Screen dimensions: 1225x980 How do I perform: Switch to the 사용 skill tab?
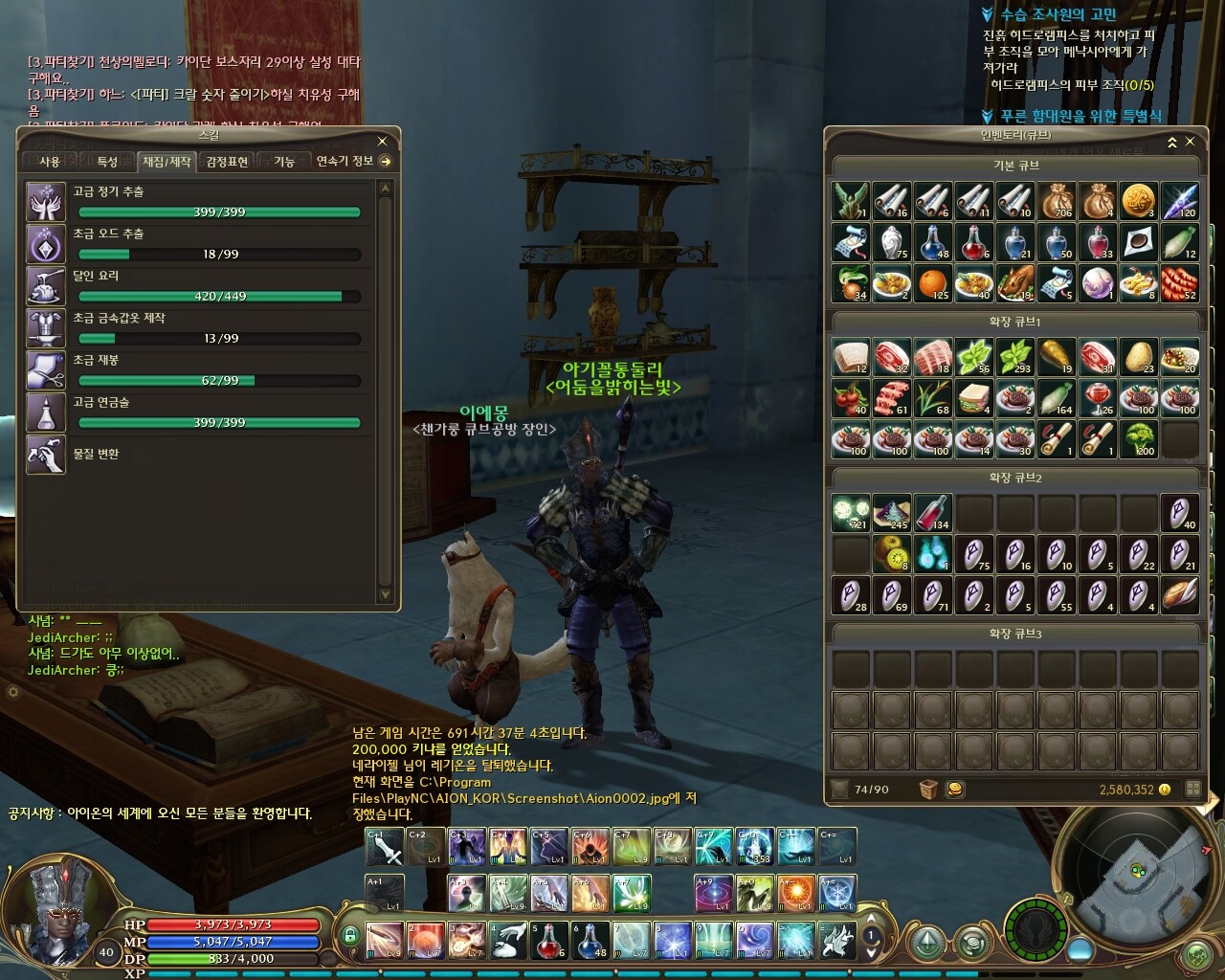49,162
